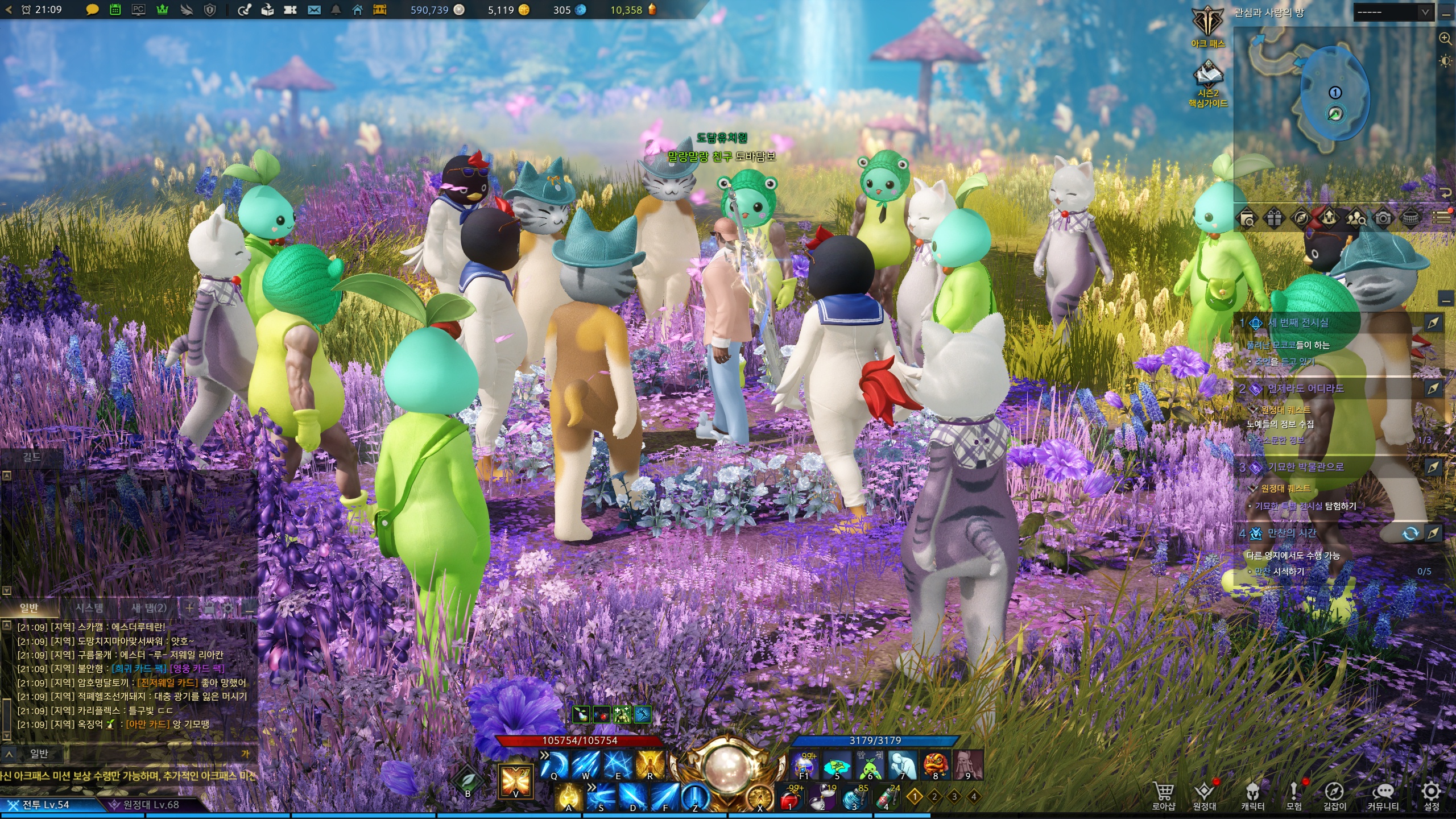The height and width of the screenshot is (819, 1456).
Task: Use the red lion dance emote slot 8
Action: pyautogui.click(x=935, y=764)
